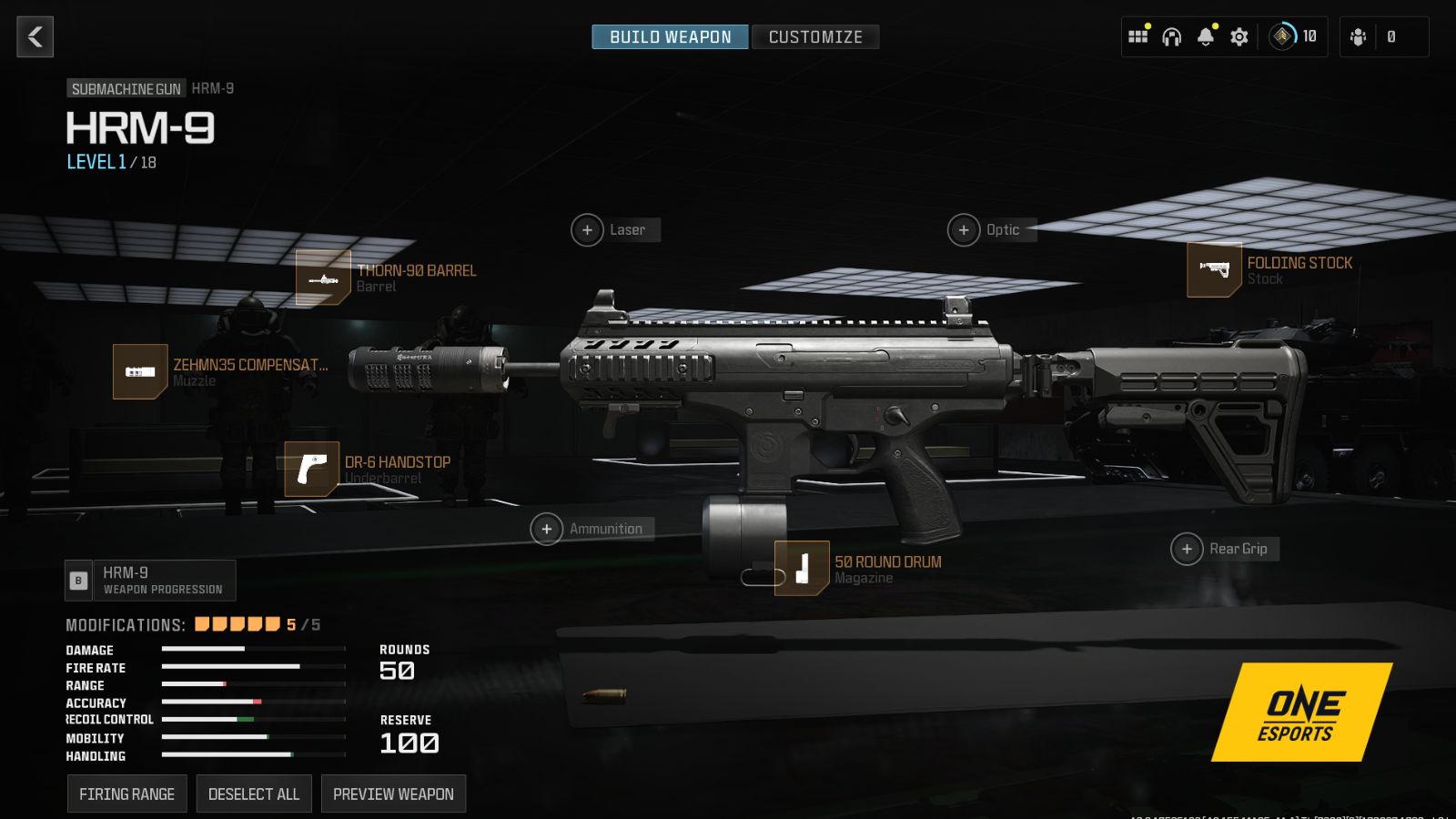1456x819 pixels.
Task: Add a Rear Grip using the plus icon
Action: click(1188, 549)
